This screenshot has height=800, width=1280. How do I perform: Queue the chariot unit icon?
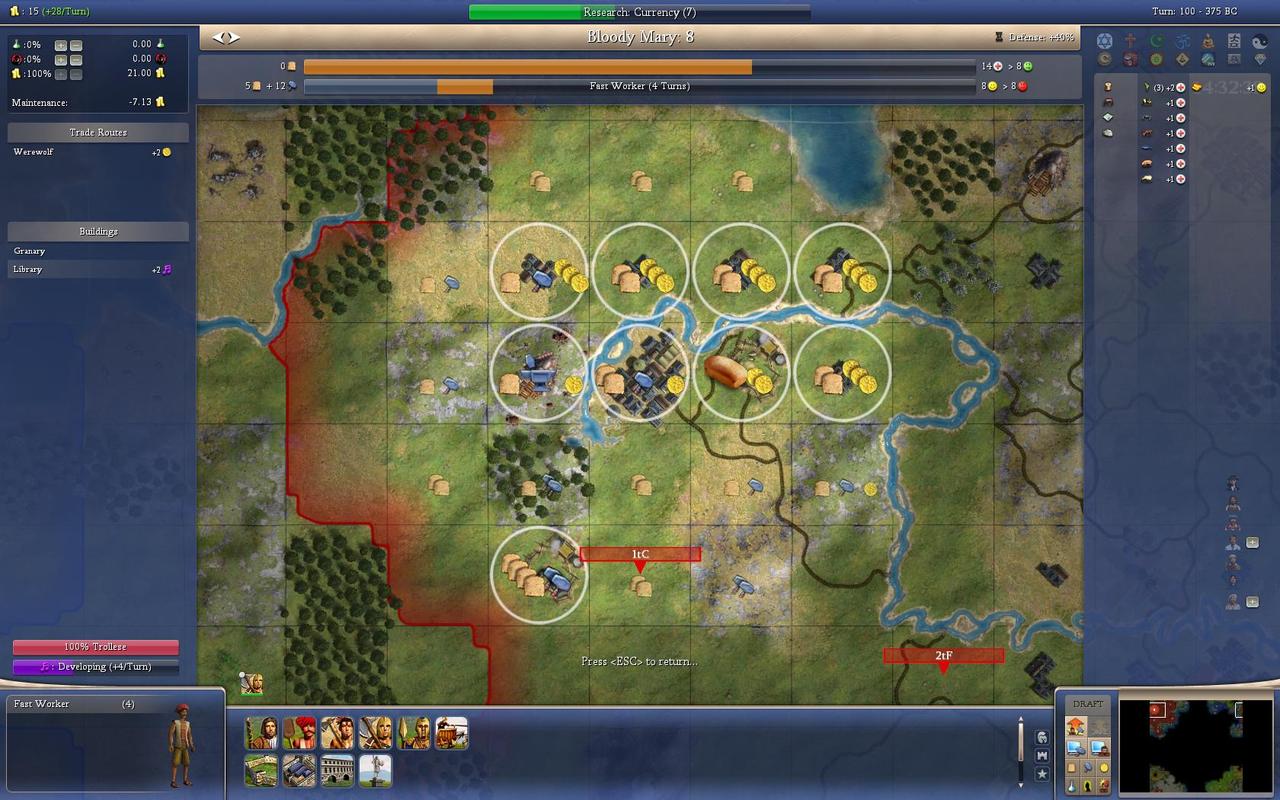coord(451,734)
